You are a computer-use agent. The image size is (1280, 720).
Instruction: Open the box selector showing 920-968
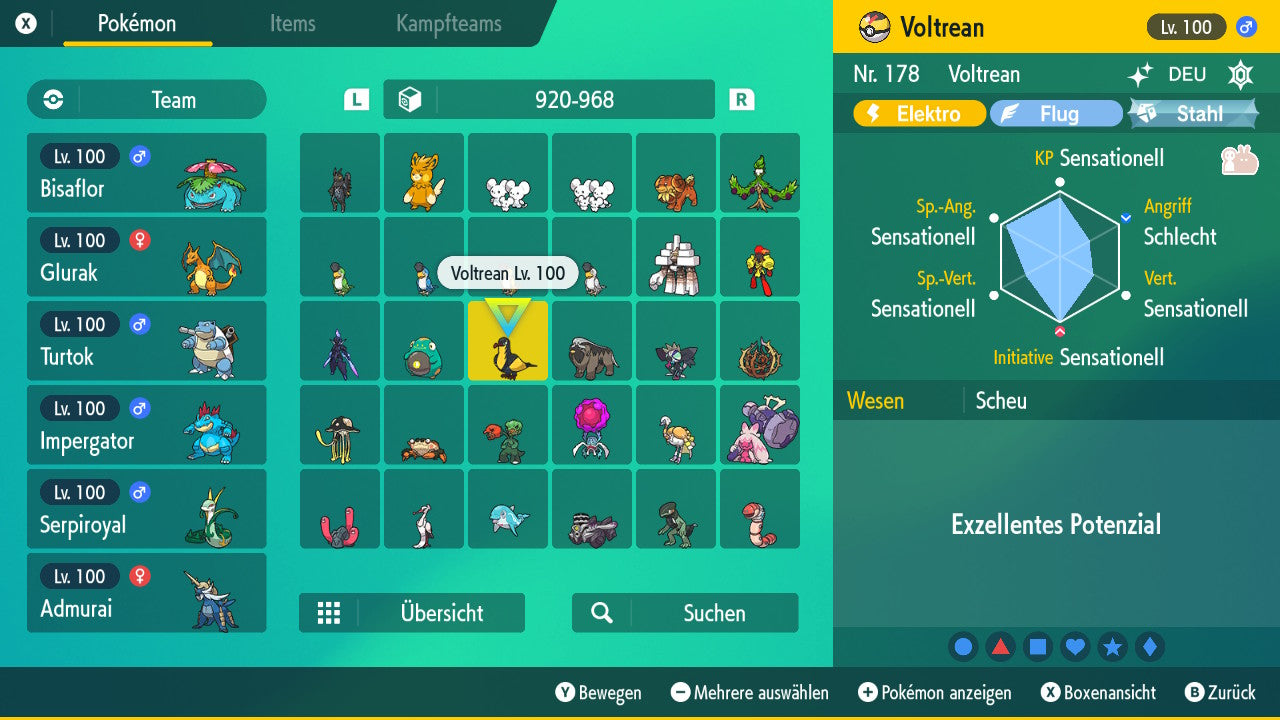pos(548,99)
